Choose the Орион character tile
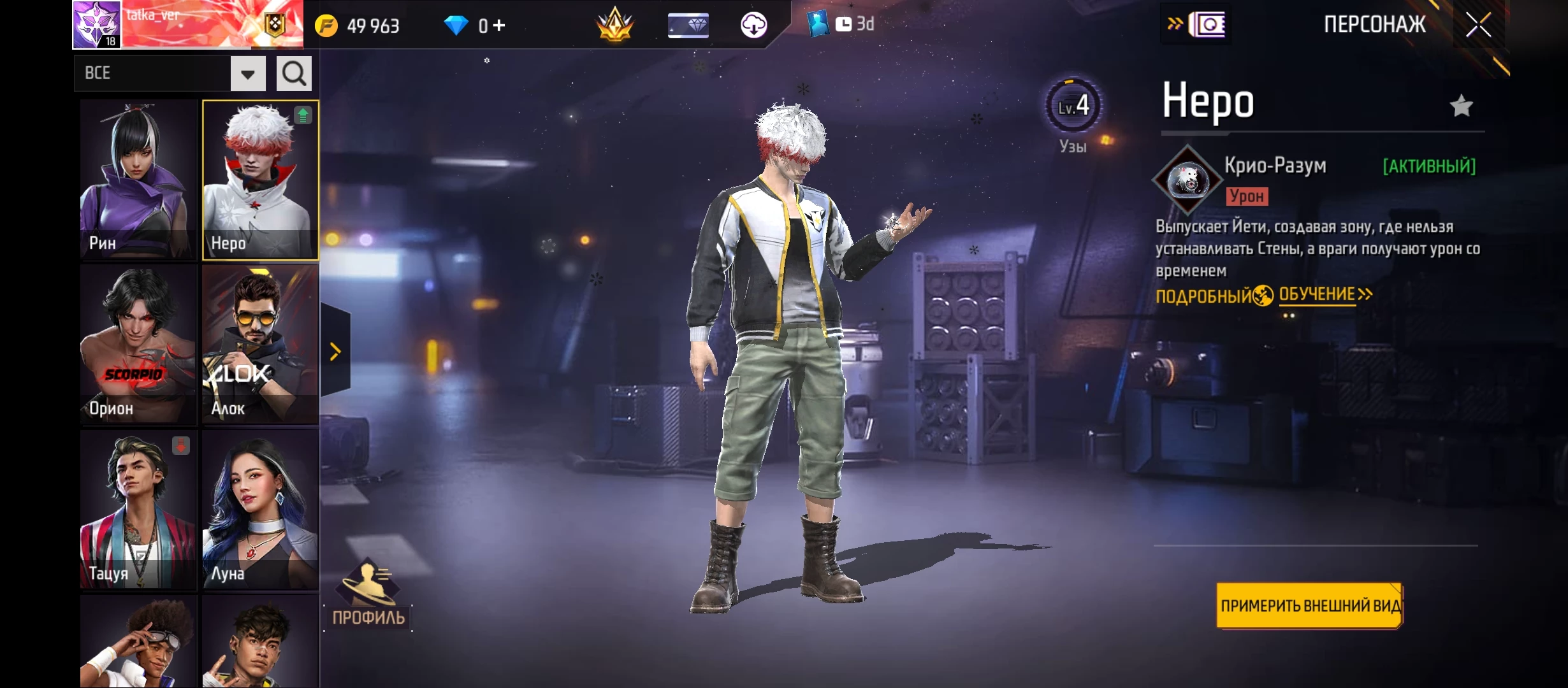The height and width of the screenshot is (688, 1568). tap(138, 345)
